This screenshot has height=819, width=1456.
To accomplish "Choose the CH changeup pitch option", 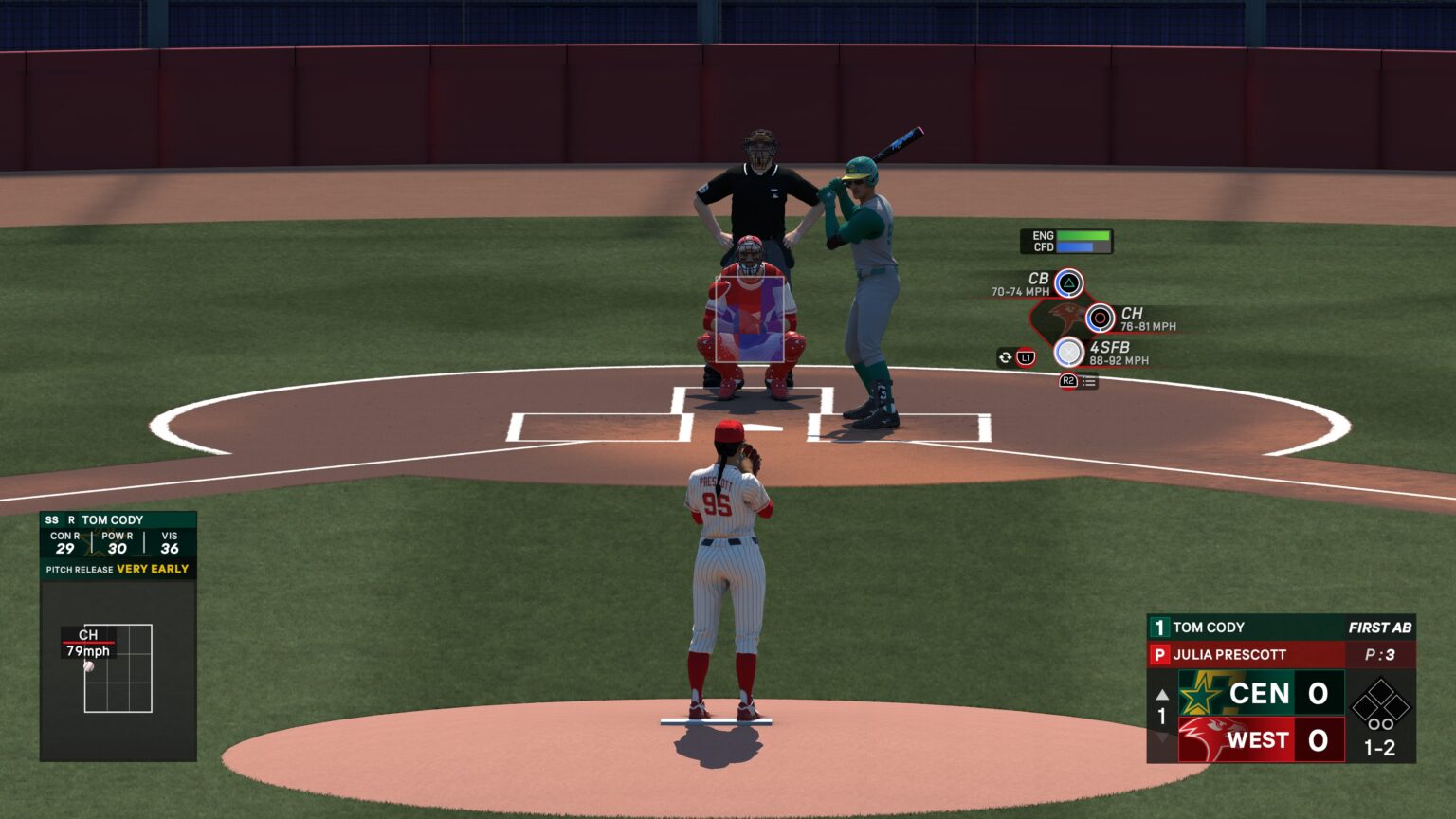I will click(x=1100, y=318).
